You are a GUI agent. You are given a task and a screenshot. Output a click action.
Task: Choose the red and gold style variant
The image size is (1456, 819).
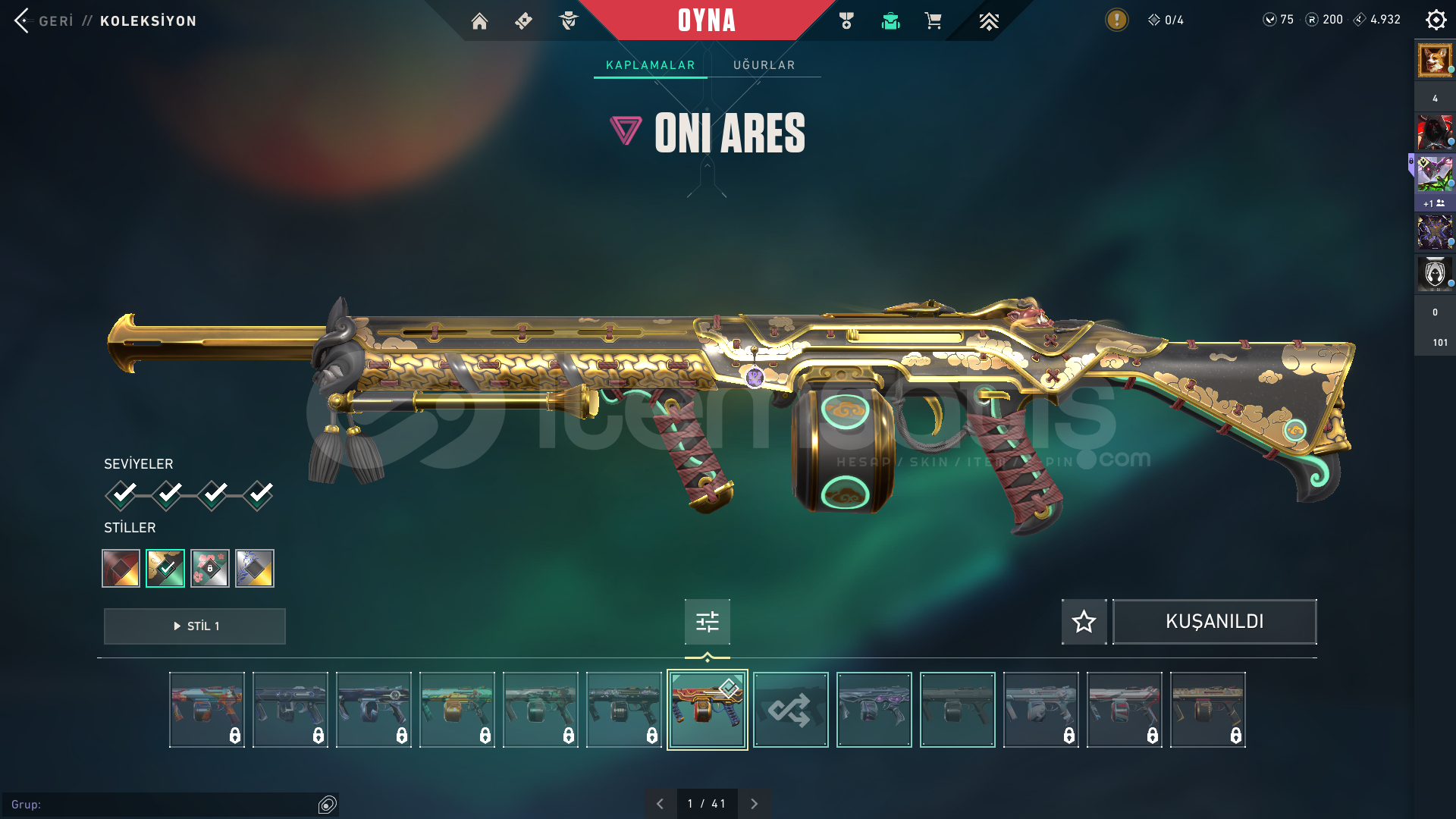tap(121, 568)
